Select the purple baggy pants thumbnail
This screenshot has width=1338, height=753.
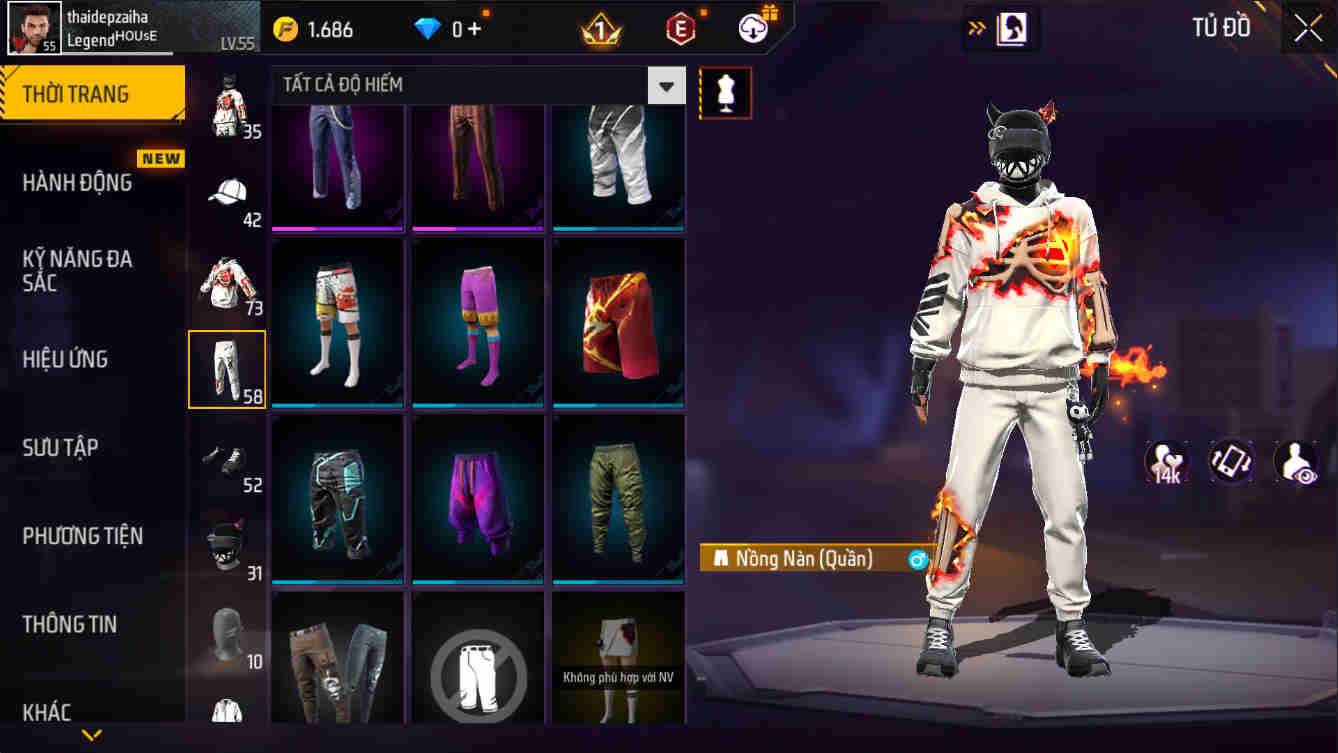477,495
